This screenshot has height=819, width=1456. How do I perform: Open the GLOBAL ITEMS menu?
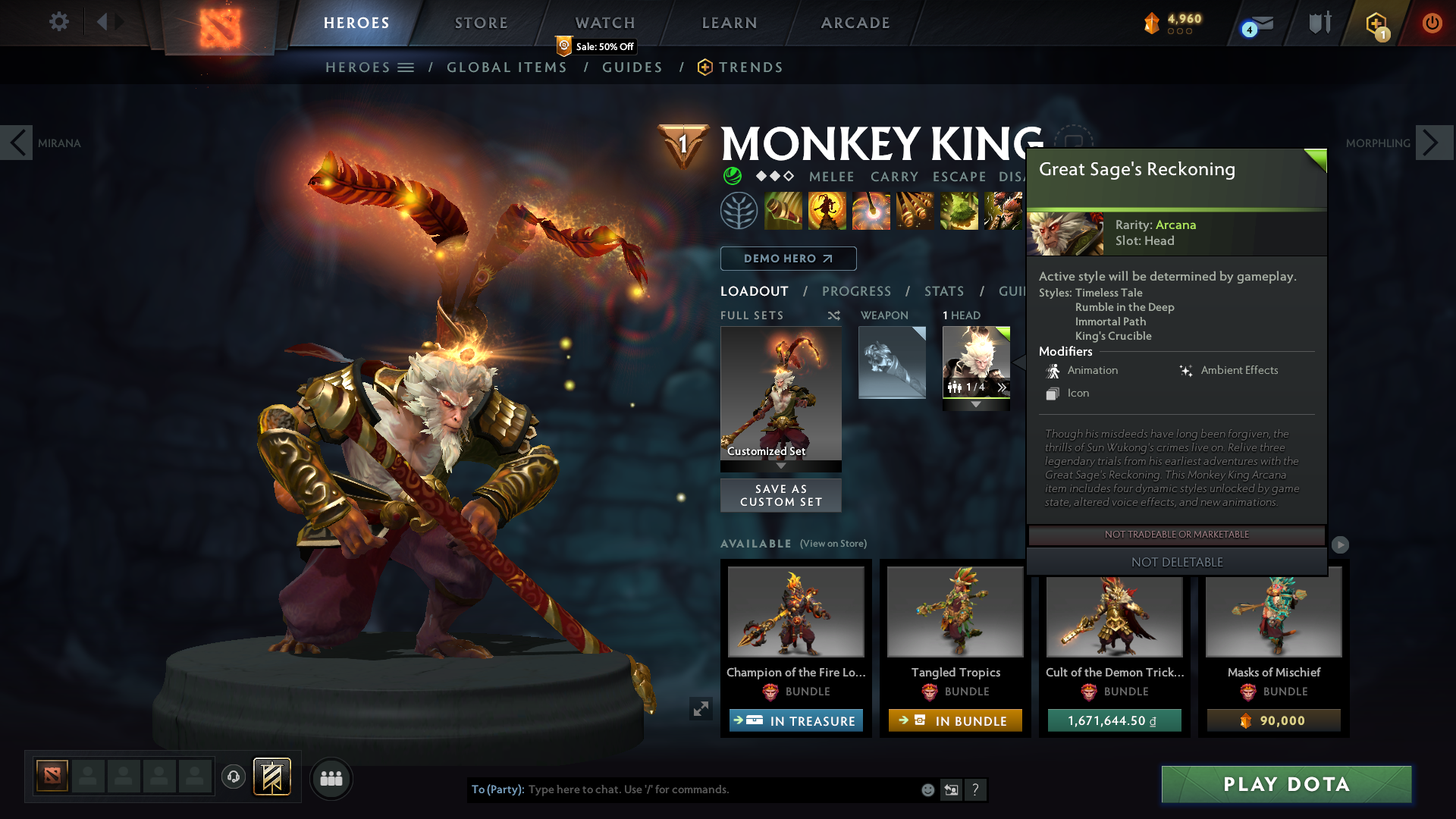click(507, 67)
